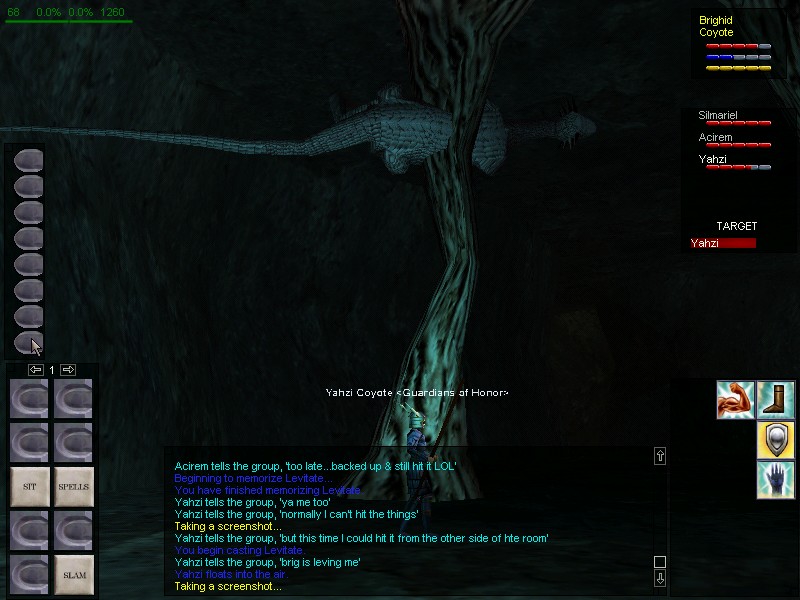
Task: Open the SPELLS book button
Action: coord(73,486)
